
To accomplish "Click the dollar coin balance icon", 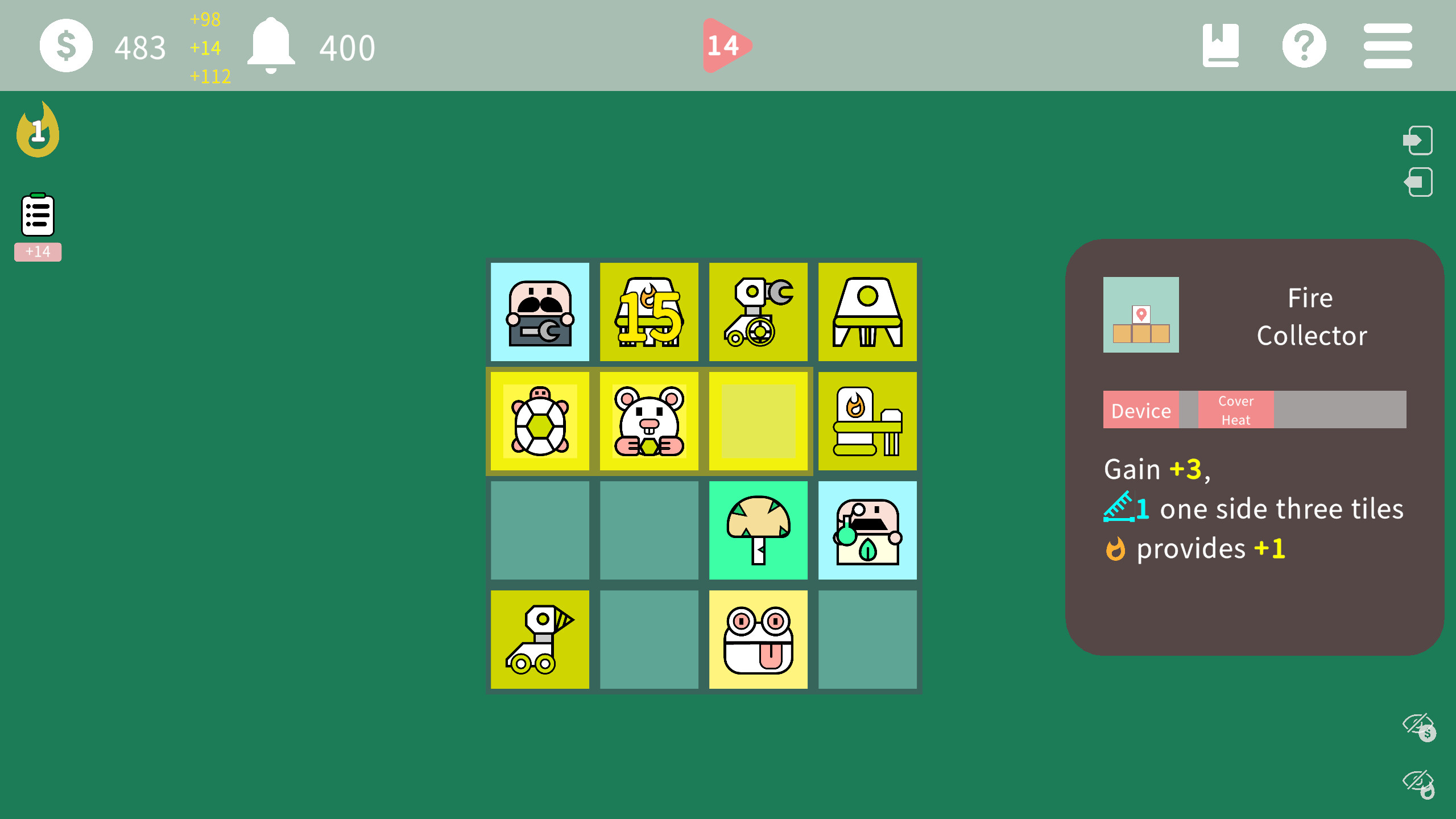I will click(66, 45).
